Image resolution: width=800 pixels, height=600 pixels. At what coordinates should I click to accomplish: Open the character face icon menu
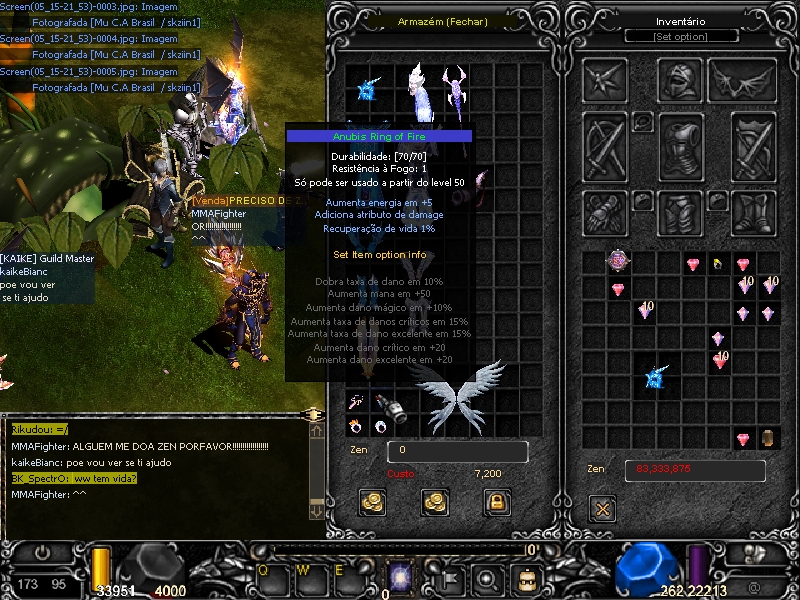click(x=526, y=578)
